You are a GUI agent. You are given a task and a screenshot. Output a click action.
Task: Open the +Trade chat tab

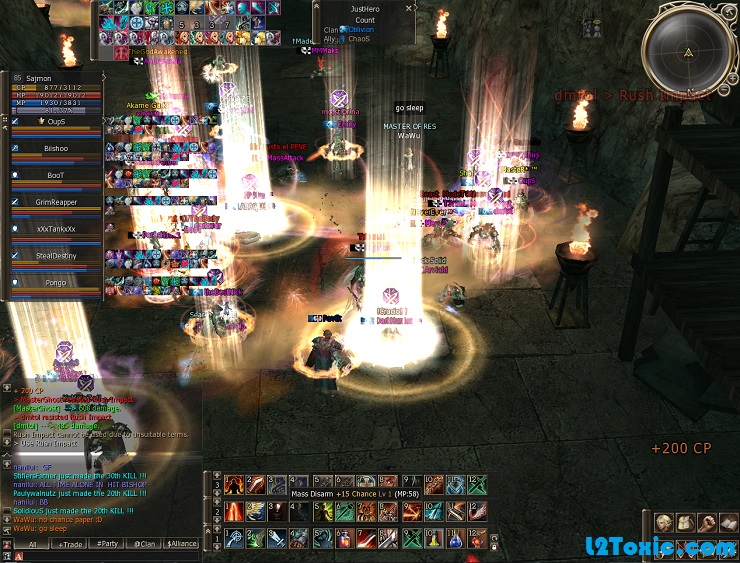coord(71,544)
